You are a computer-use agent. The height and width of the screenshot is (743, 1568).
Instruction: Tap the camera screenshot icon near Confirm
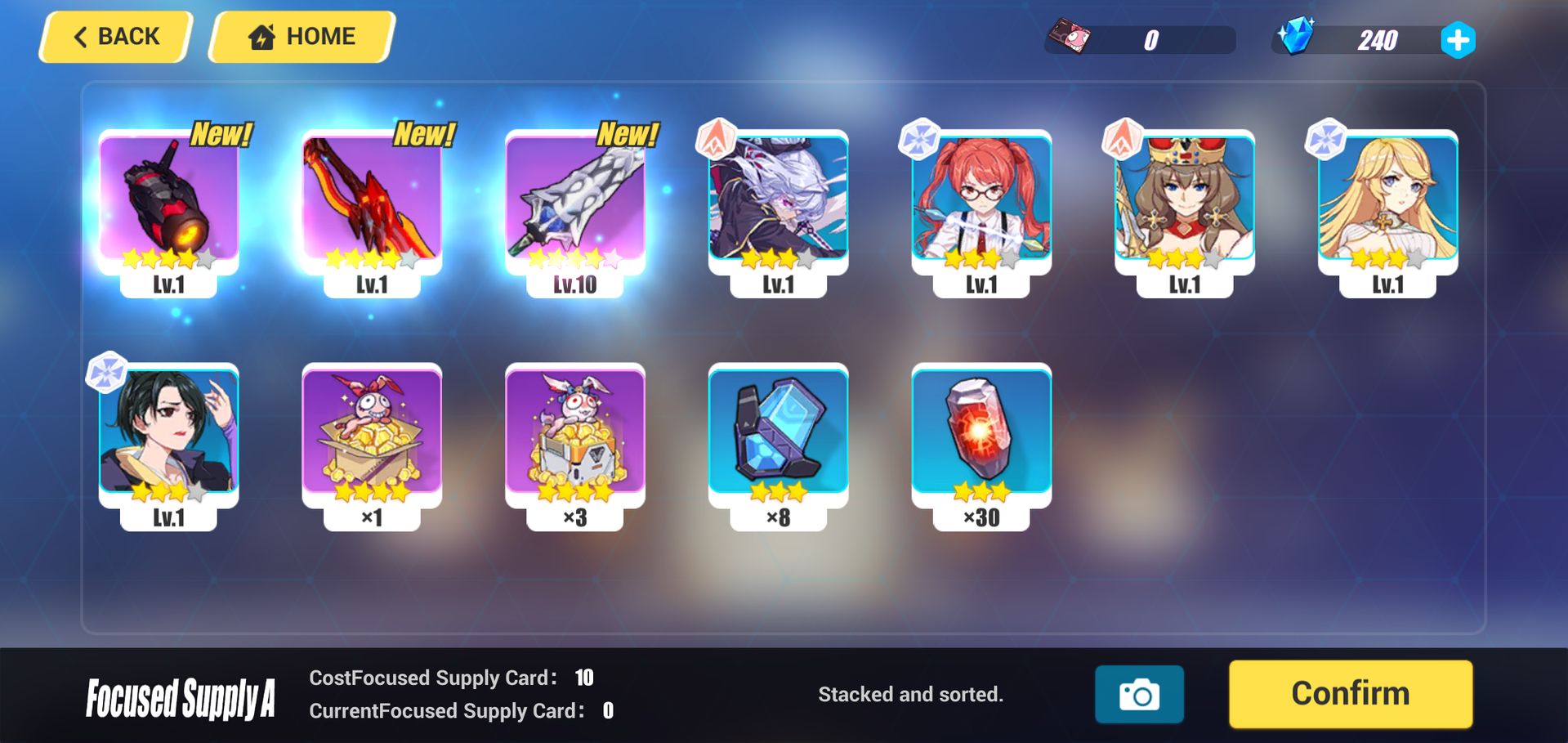pyautogui.click(x=1139, y=693)
